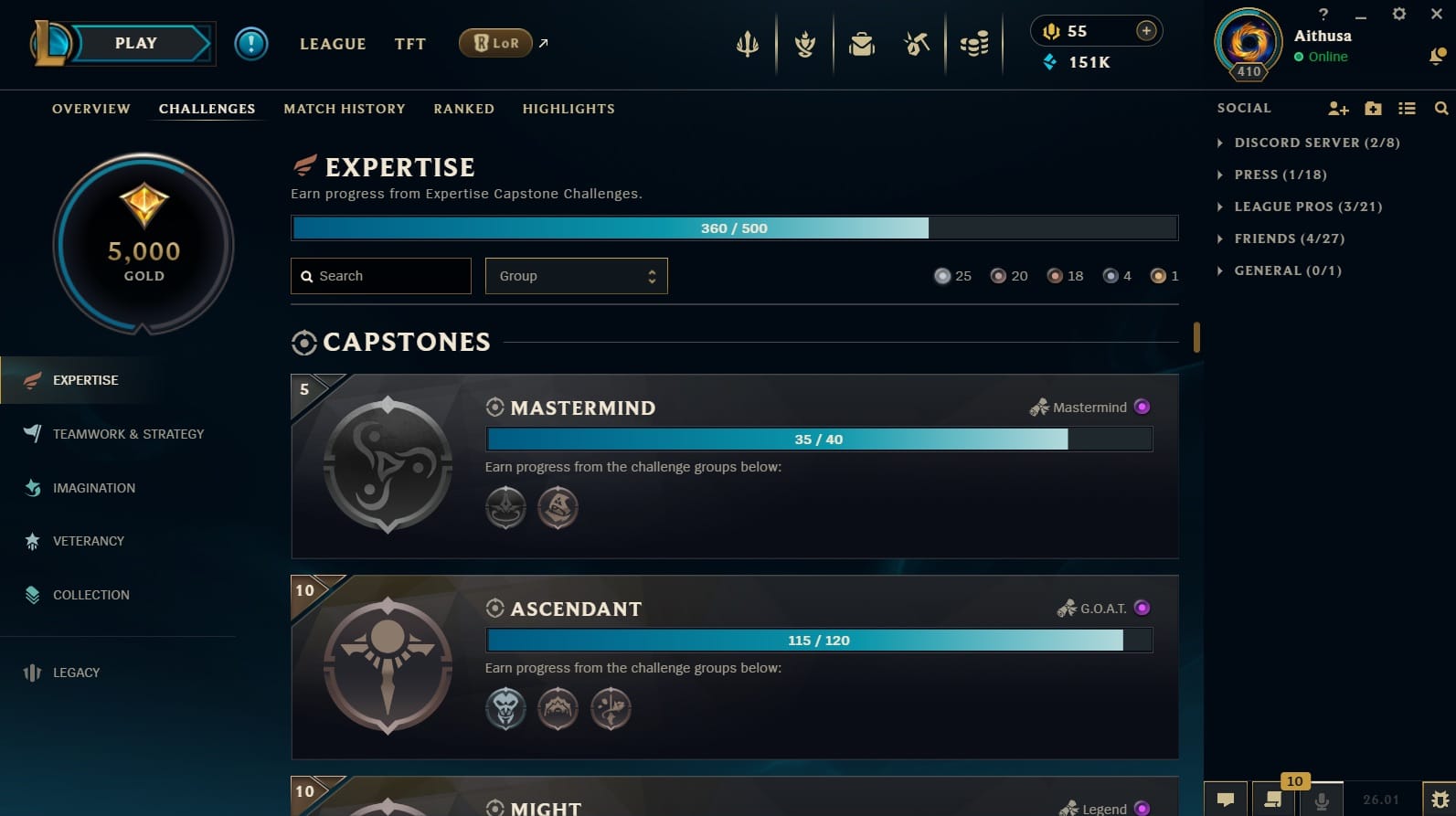1456x816 pixels.
Task: Launch Legends of Runeterra via the LoR link
Action: tap(494, 42)
